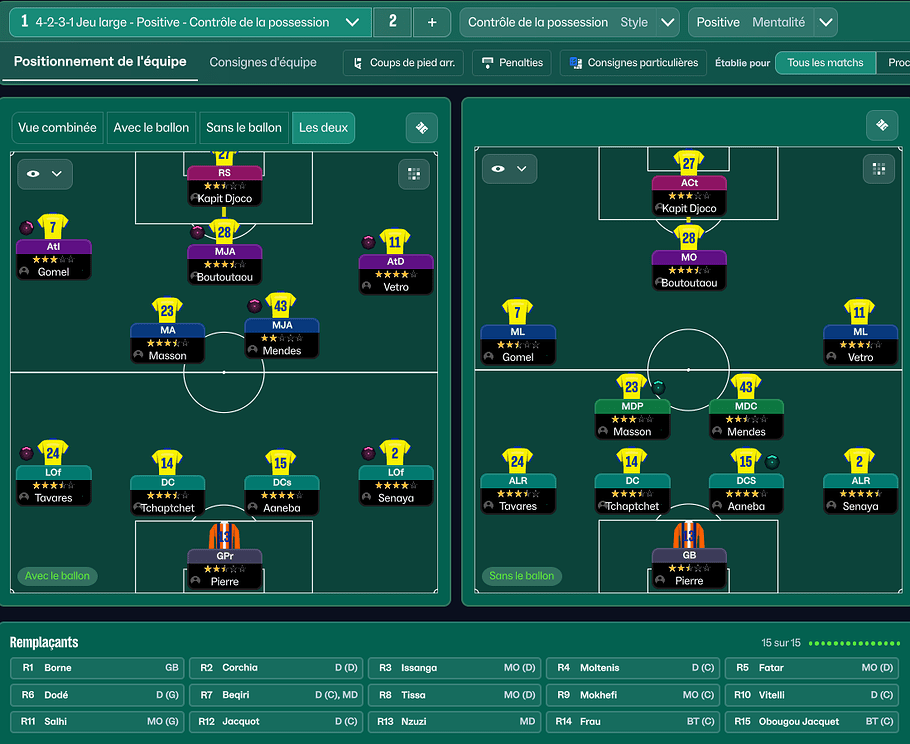Choose substitute Obougou Jacquet from the bench
Image resolution: width=910 pixels, height=744 pixels.
click(812, 722)
